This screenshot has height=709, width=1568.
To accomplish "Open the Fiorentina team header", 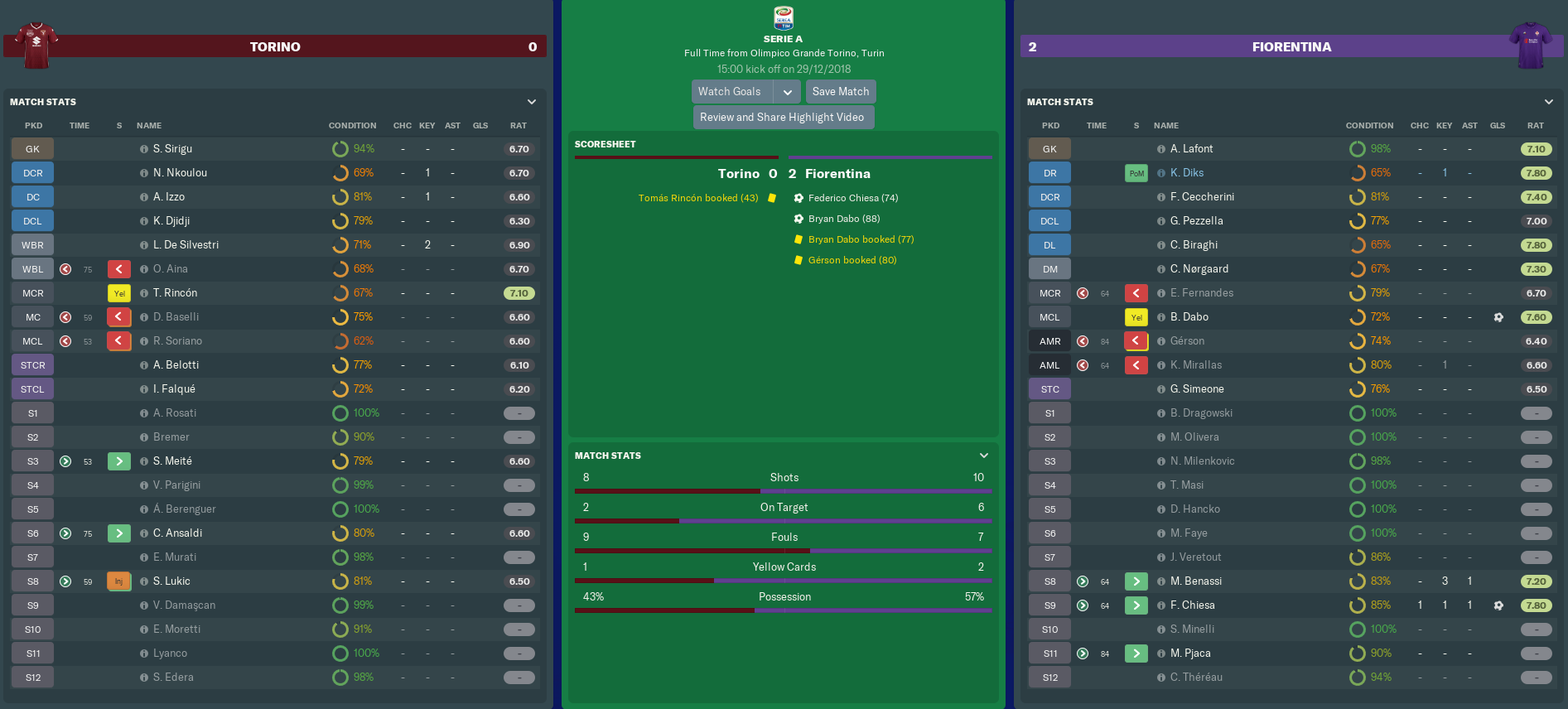I will point(1291,47).
